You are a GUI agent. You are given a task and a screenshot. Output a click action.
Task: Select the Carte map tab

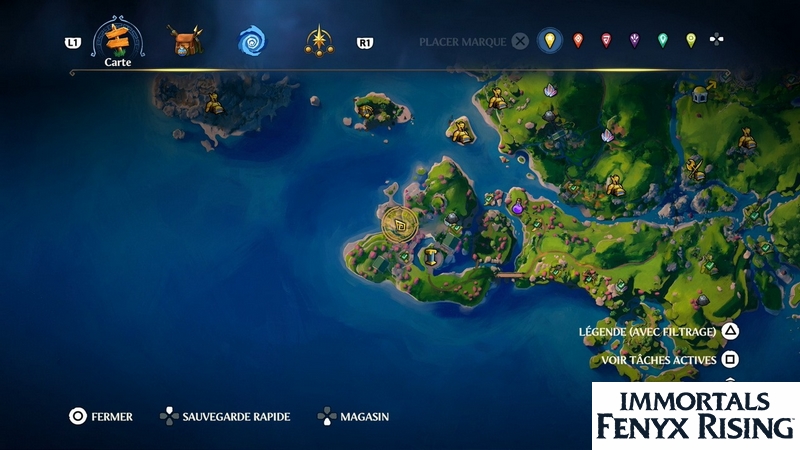tap(117, 40)
